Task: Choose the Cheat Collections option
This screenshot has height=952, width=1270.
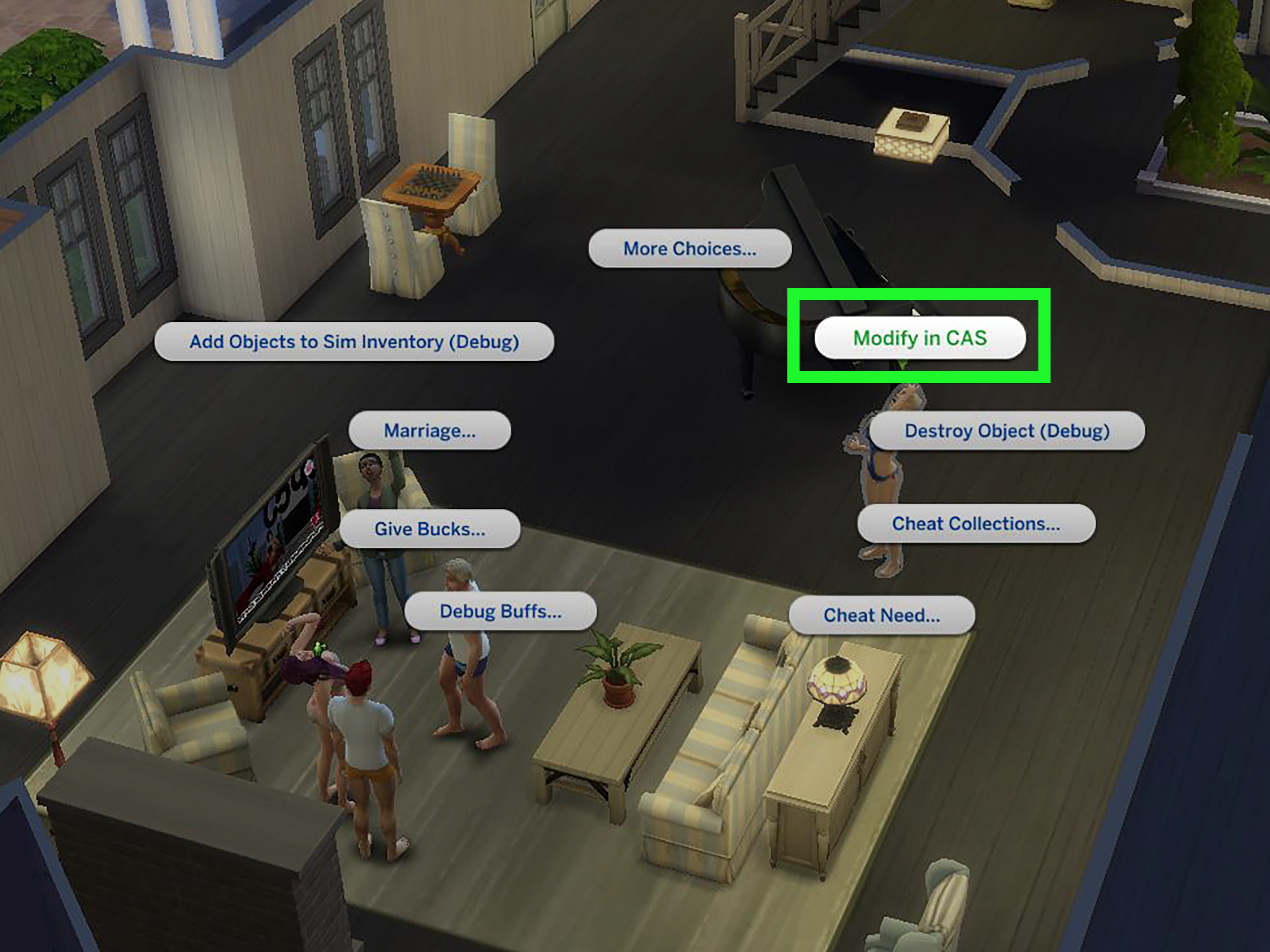Action: click(976, 523)
